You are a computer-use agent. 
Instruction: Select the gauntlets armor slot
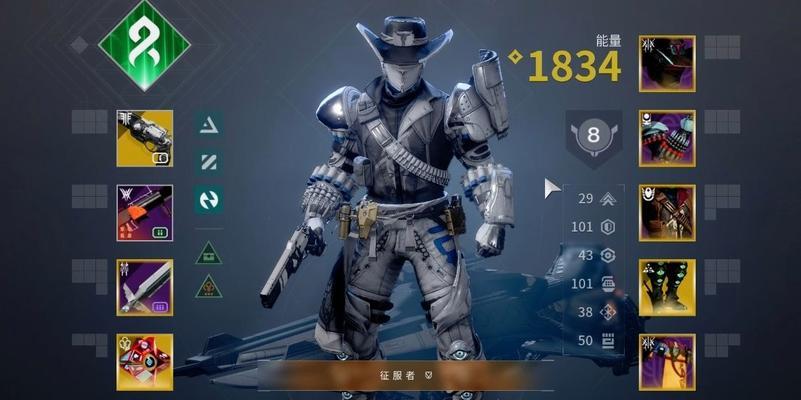click(667, 138)
